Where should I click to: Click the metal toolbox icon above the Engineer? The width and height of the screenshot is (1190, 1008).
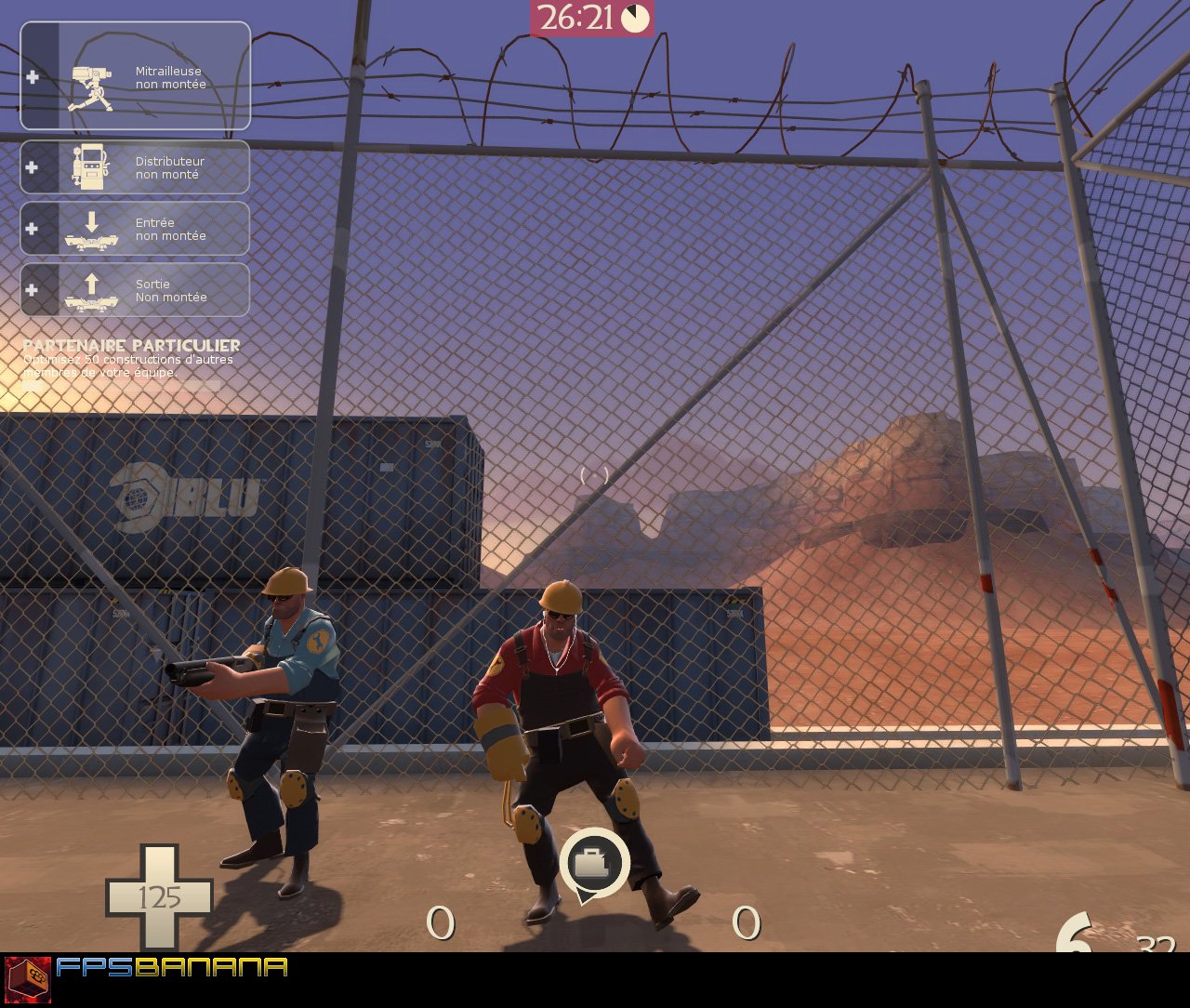click(x=595, y=863)
